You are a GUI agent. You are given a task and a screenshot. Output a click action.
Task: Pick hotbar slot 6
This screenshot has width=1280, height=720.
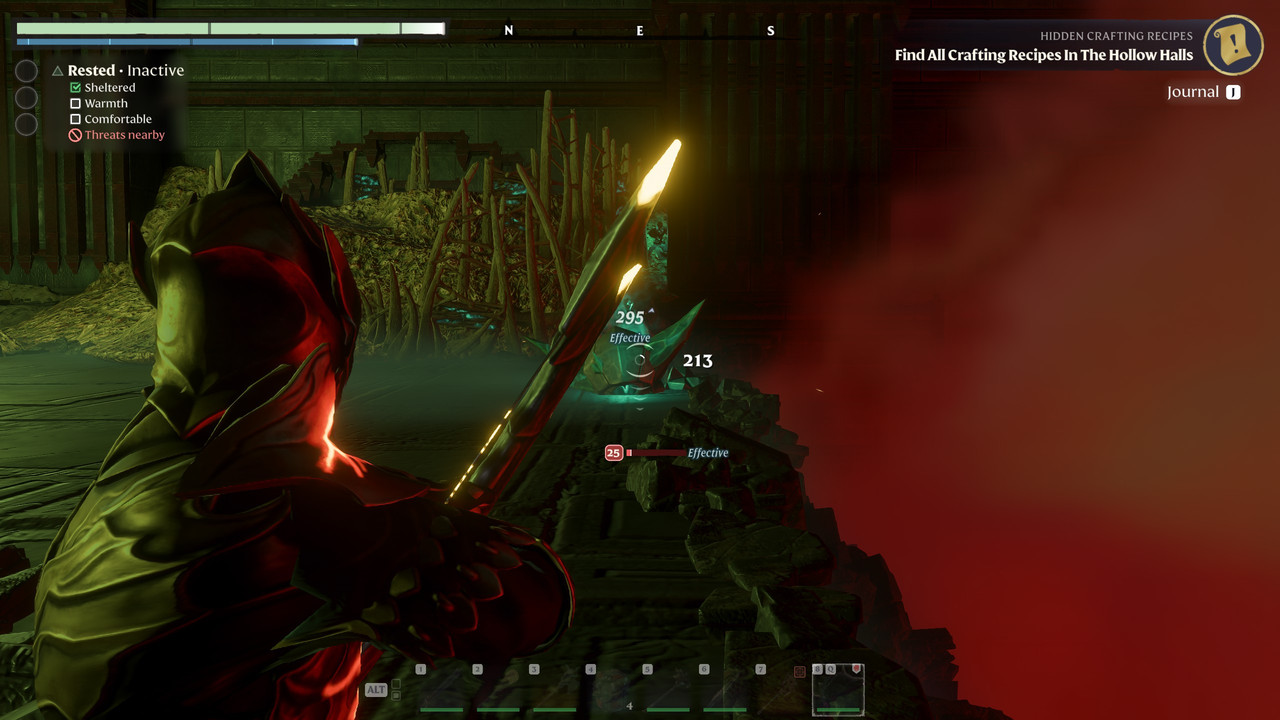click(x=724, y=690)
